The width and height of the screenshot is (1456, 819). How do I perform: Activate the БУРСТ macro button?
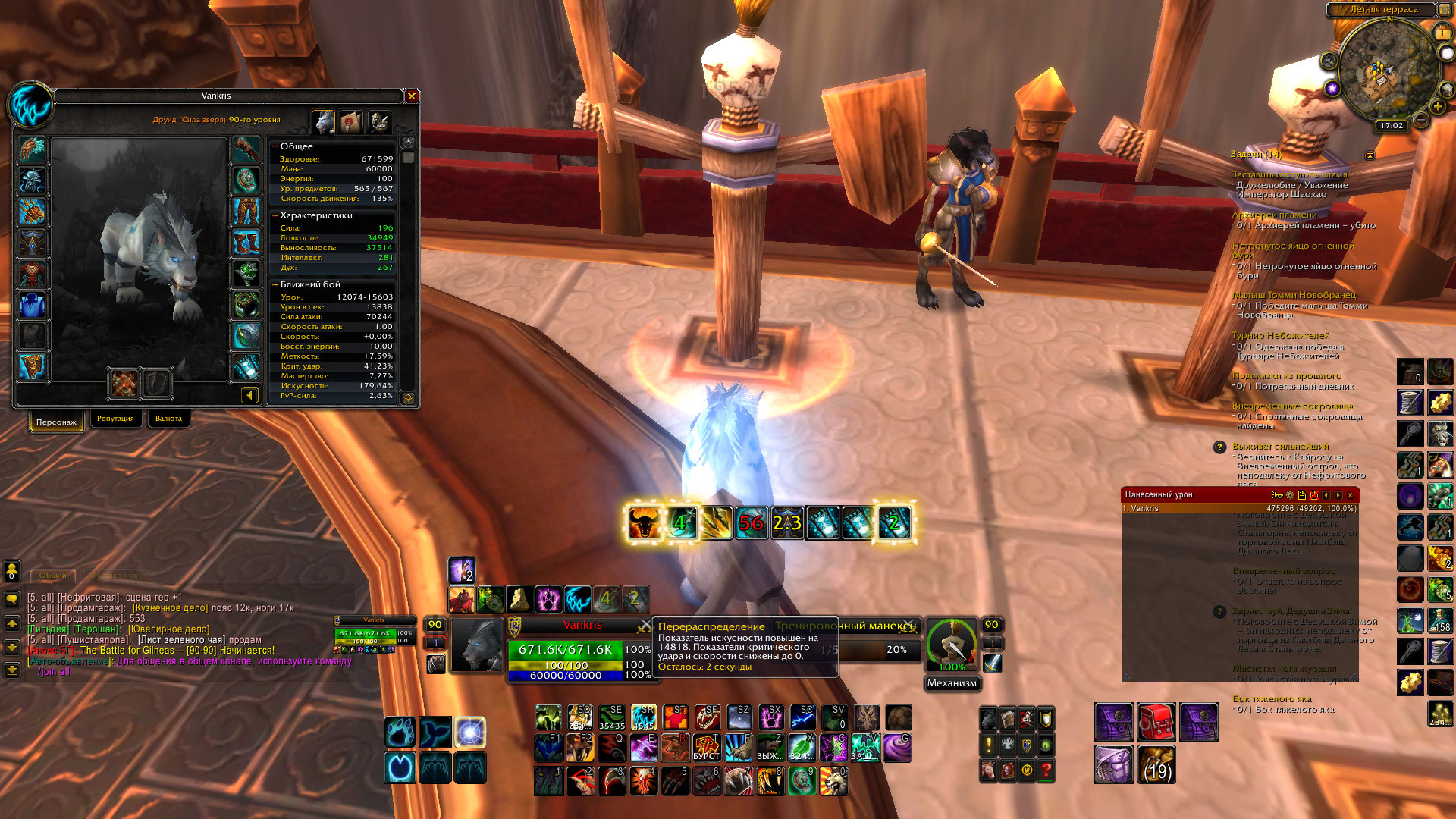click(707, 748)
